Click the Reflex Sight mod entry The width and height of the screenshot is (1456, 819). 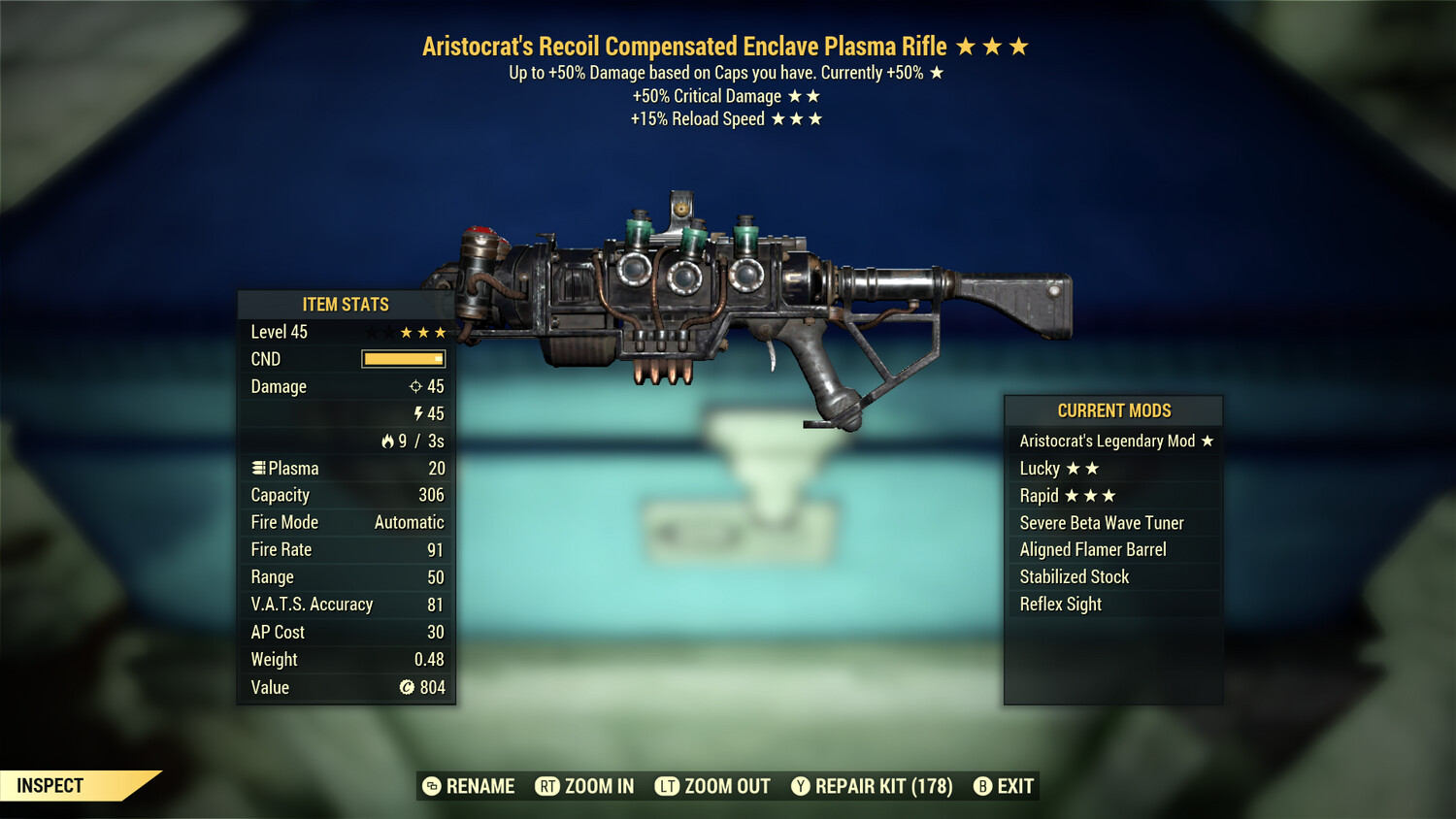(x=1060, y=604)
